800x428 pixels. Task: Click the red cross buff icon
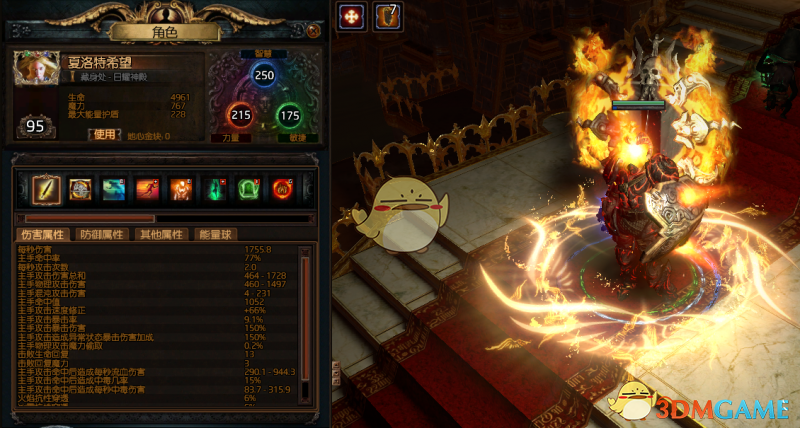(x=351, y=16)
